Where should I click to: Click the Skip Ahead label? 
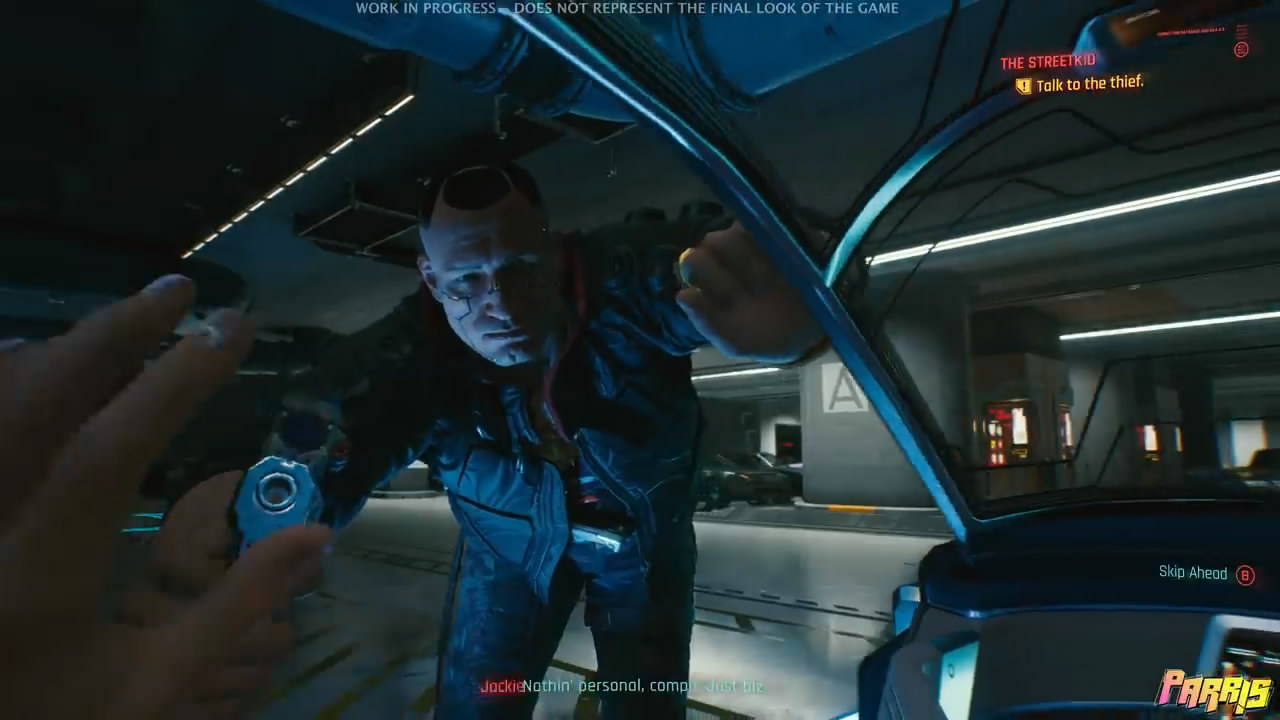click(x=1193, y=573)
